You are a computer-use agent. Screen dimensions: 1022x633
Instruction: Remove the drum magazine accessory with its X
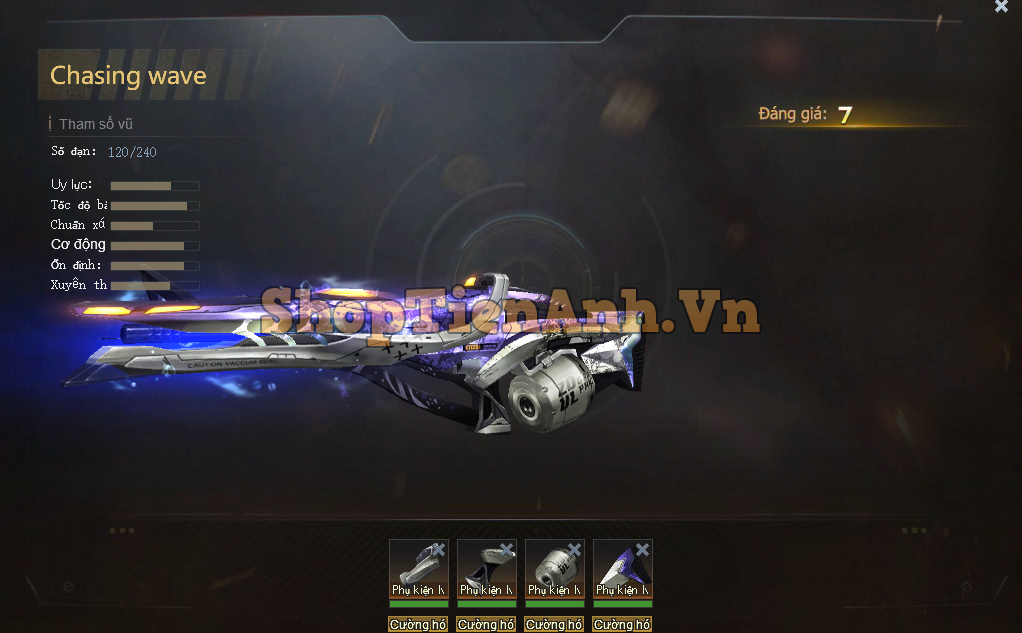coord(575,549)
